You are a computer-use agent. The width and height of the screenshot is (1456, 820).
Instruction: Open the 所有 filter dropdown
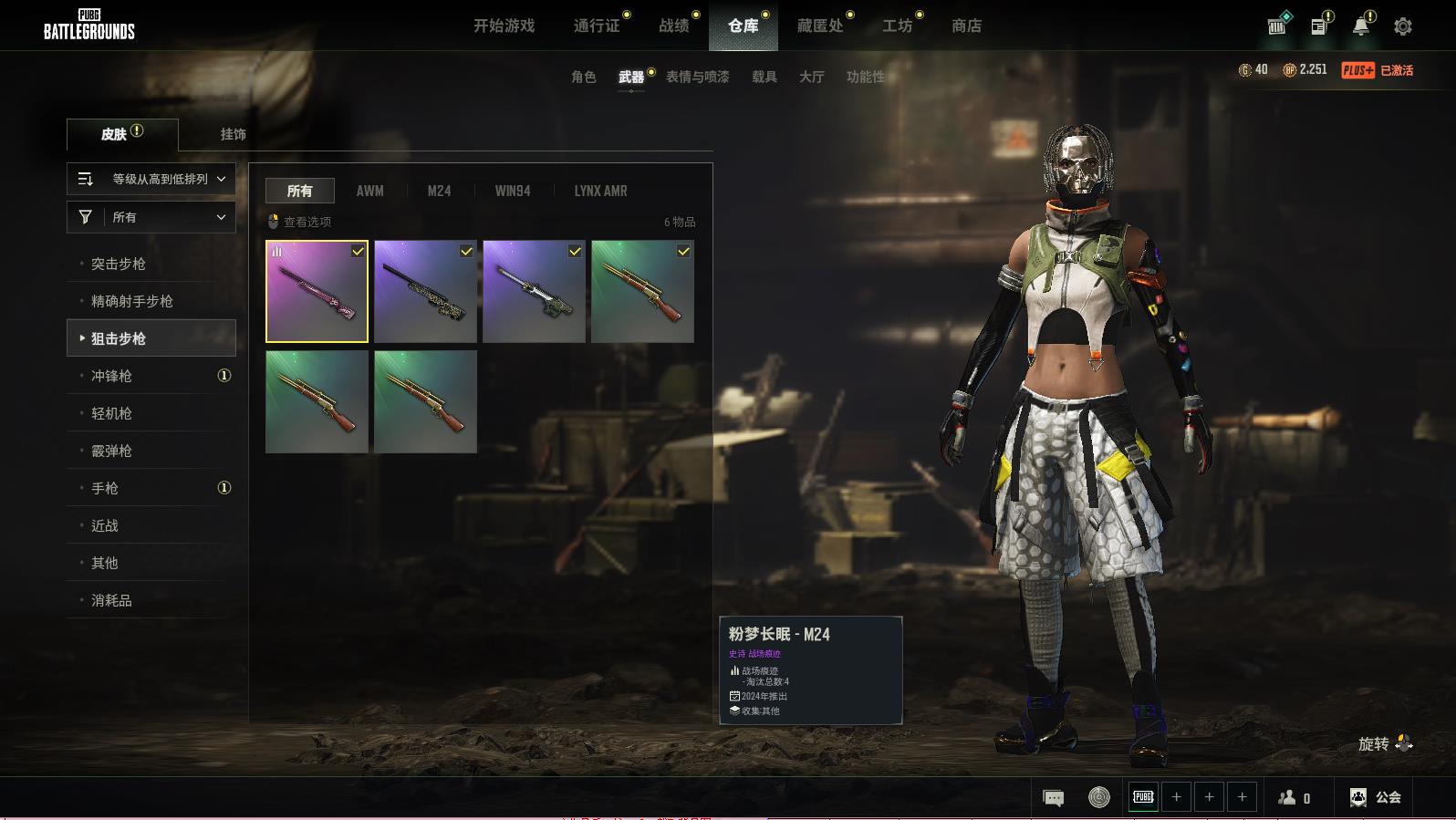pos(151,217)
